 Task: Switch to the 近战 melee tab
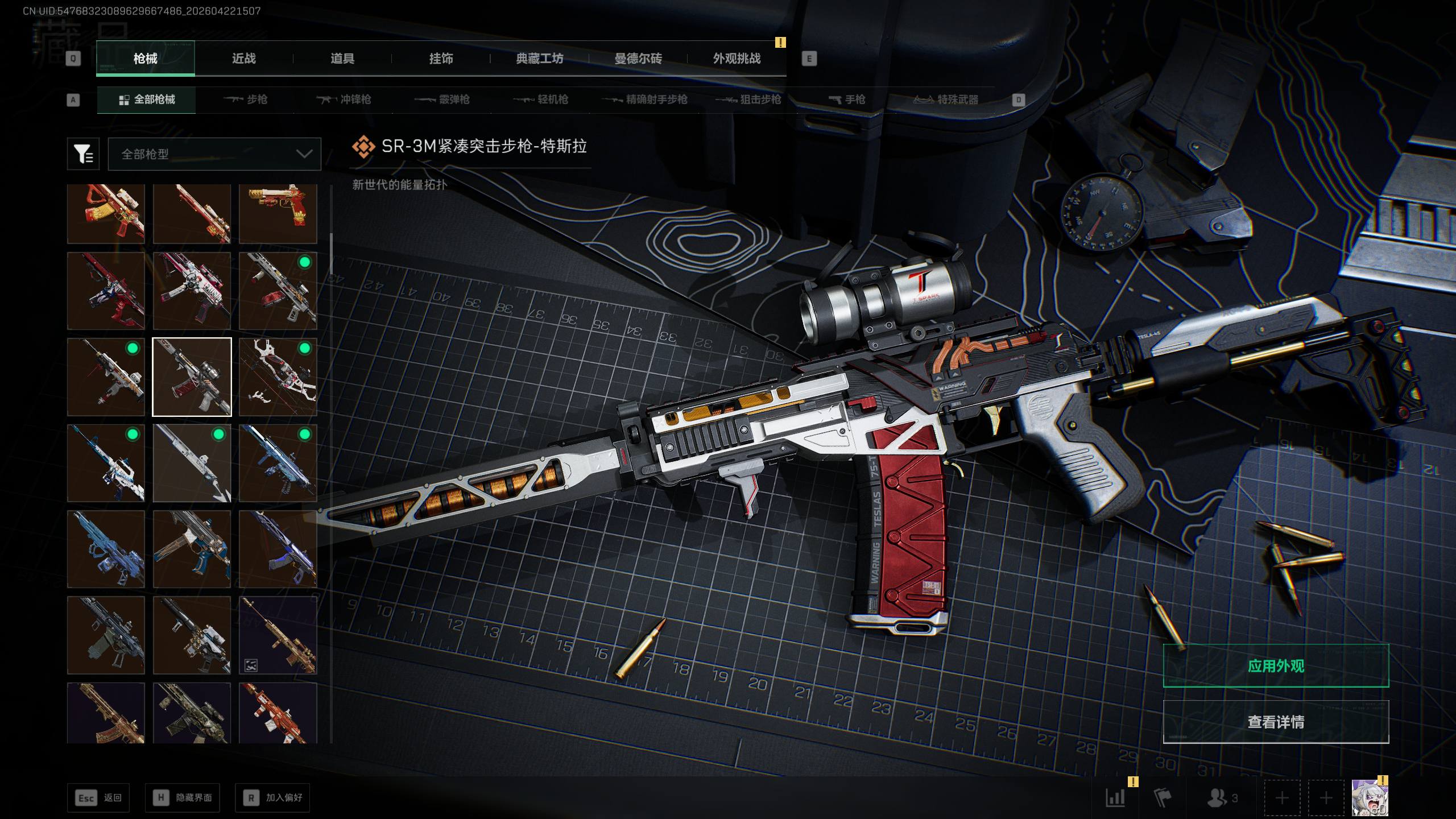[x=243, y=59]
